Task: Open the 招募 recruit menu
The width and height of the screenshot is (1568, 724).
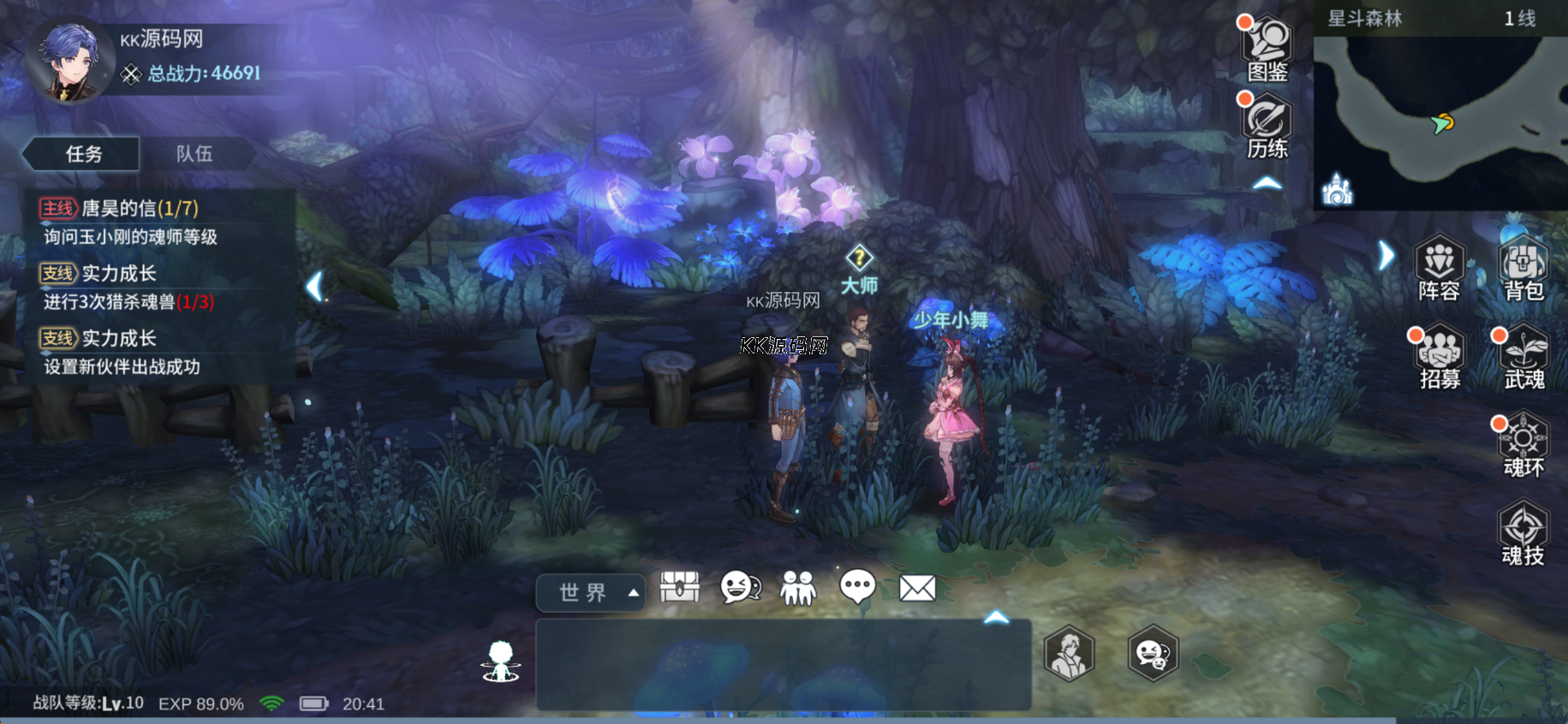Action: 1440,357
